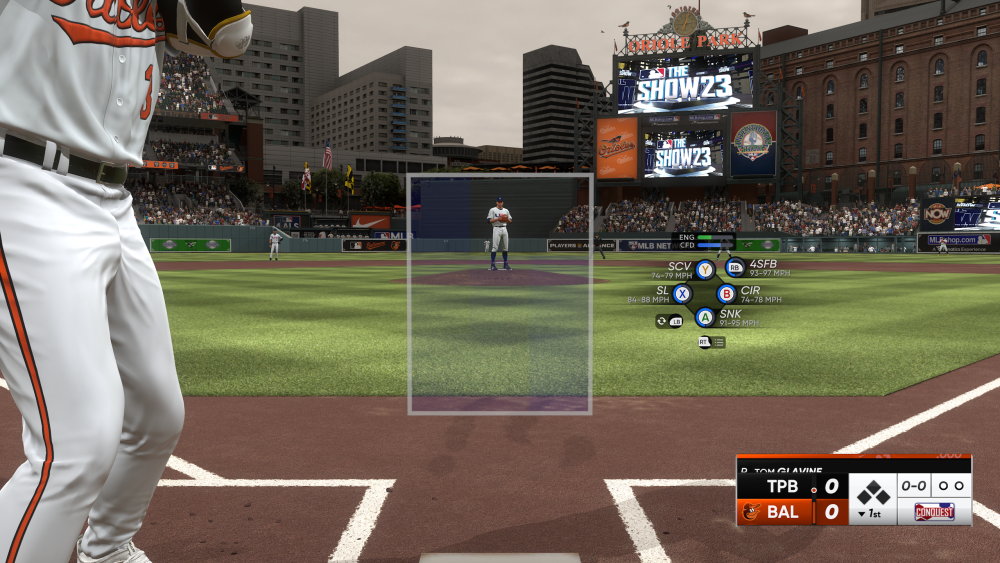Select the SCV screwball pitch

pyautogui.click(x=705, y=269)
